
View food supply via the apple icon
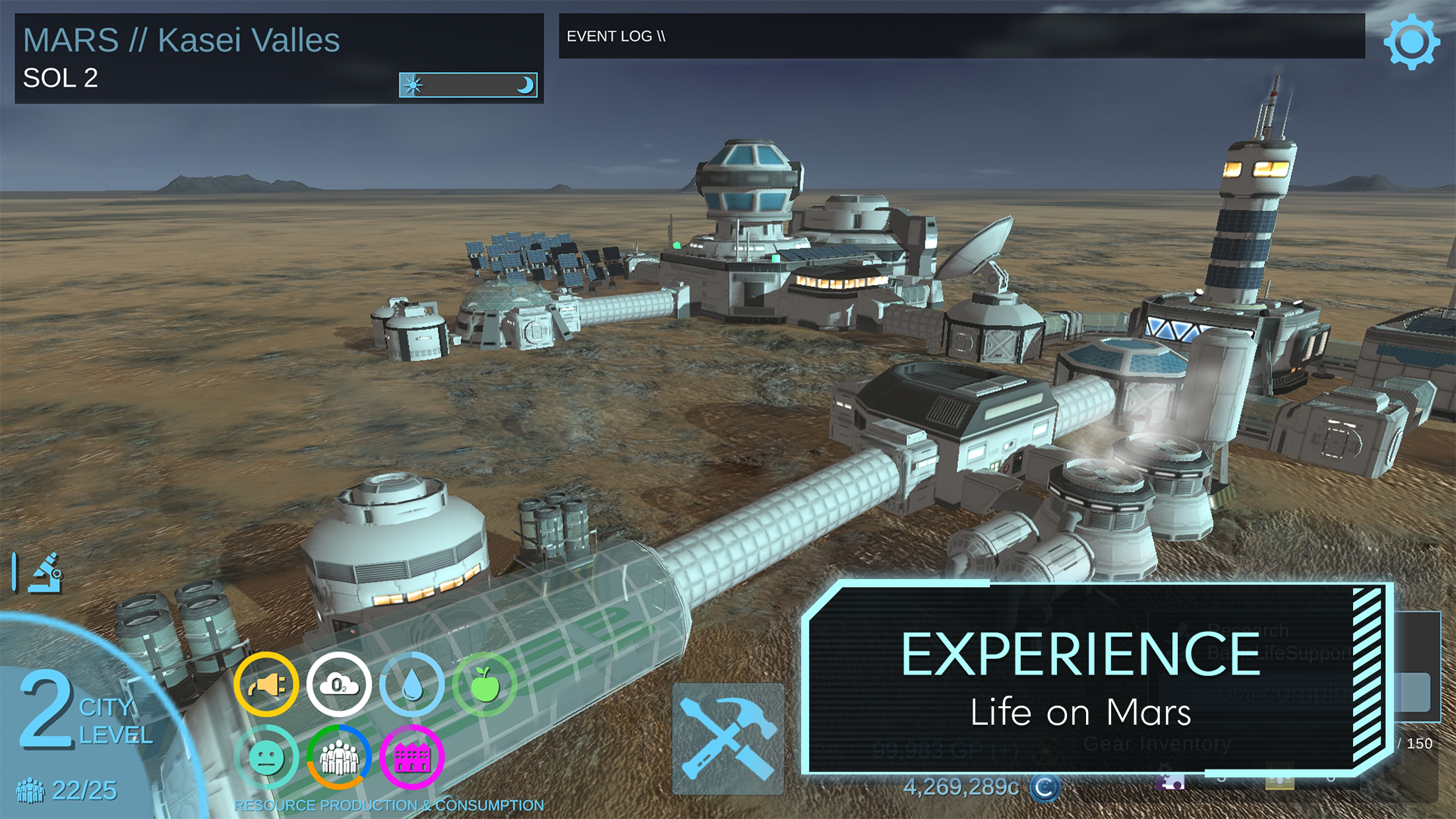(x=486, y=683)
